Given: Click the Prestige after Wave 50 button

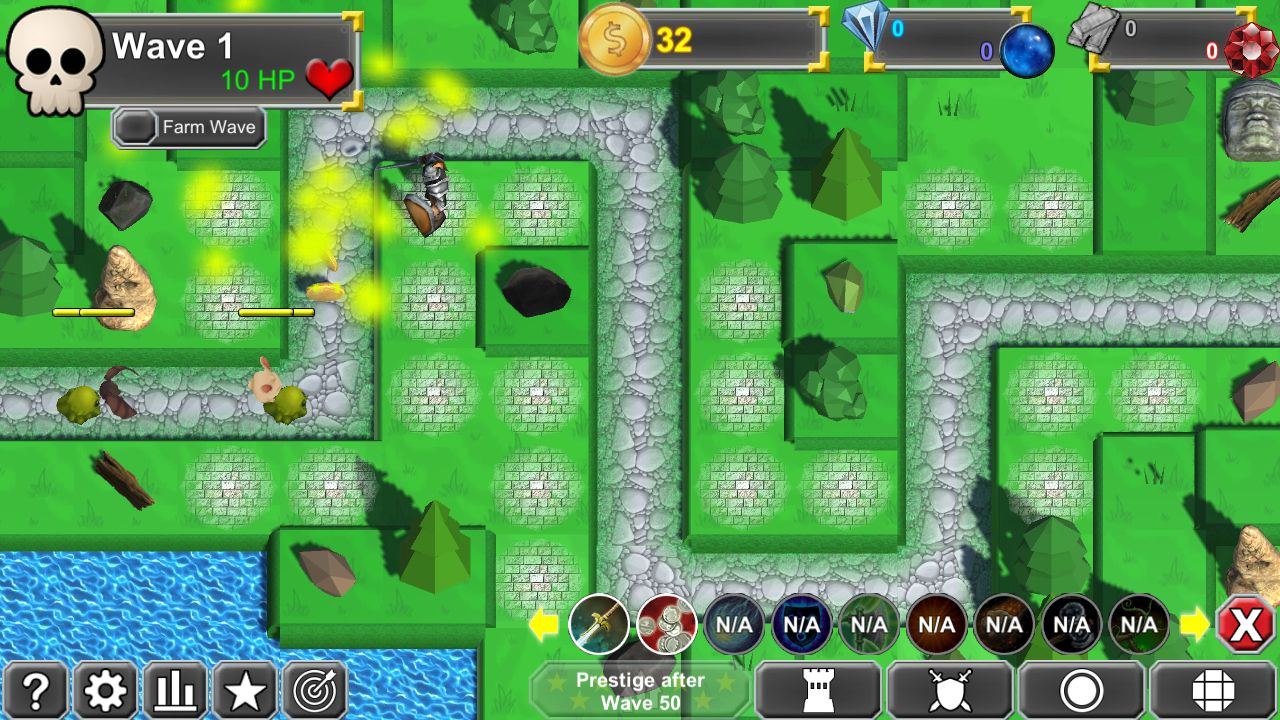Looking at the screenshot, I should tap(640, 691).
